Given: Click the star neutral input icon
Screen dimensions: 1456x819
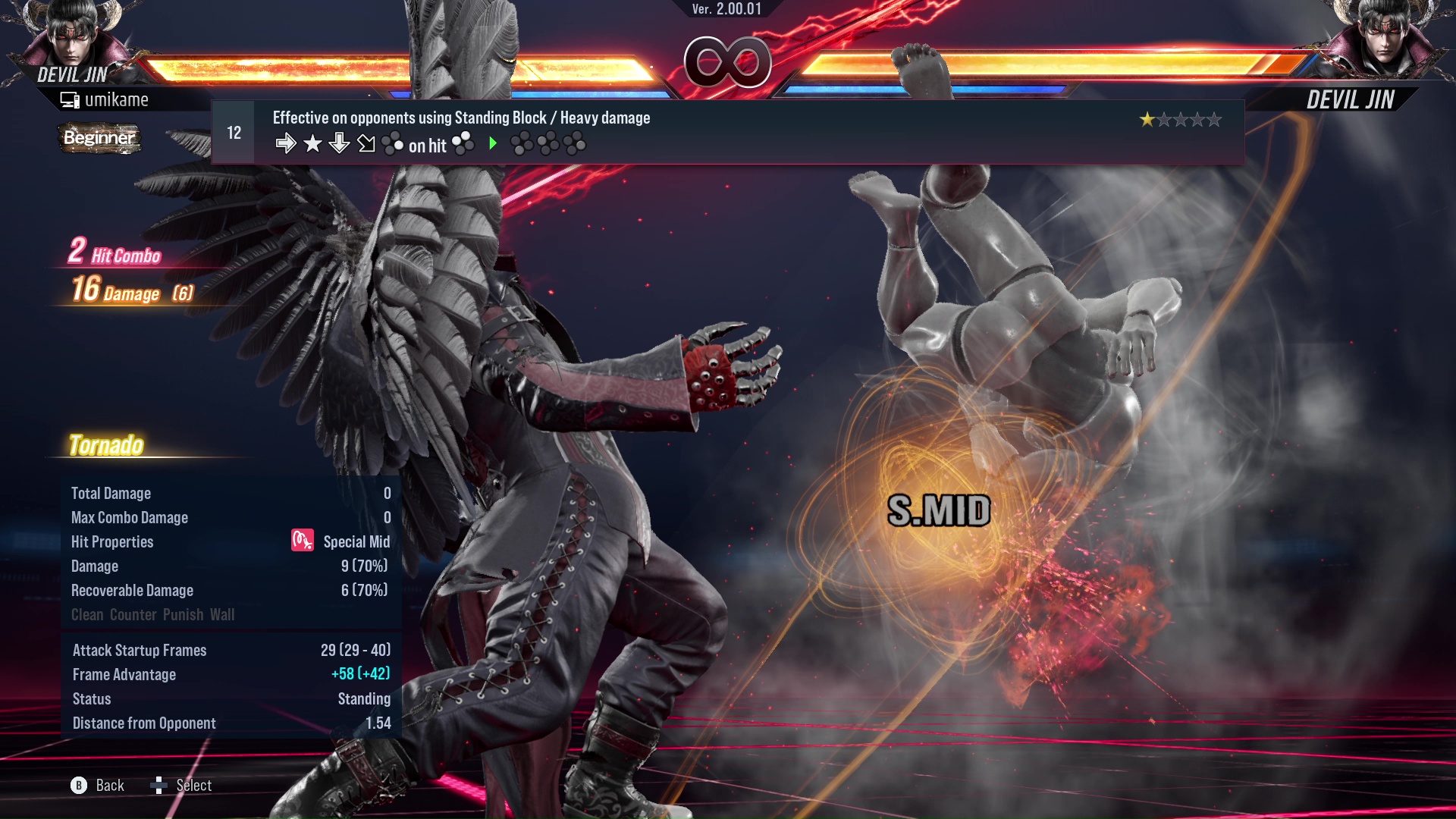Looking at the screenshot, I should click(312, 143).
